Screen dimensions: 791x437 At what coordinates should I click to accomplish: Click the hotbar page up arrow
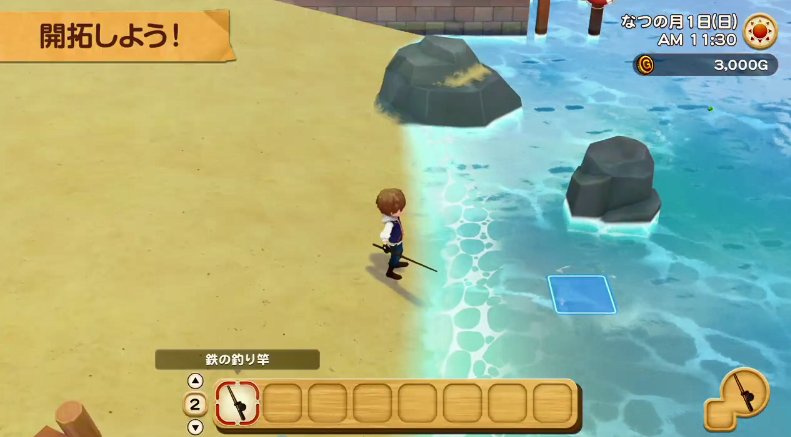195,381
